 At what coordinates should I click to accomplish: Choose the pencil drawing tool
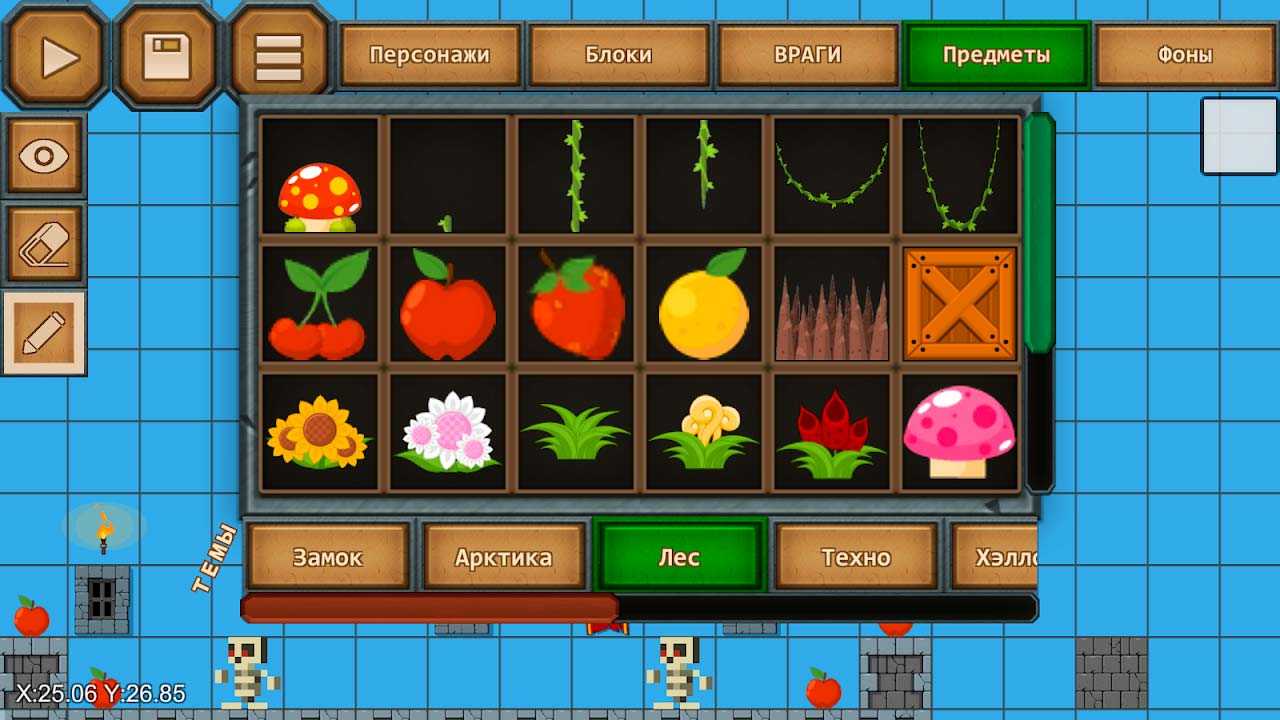pyautogui.click(x=45, y=333)
